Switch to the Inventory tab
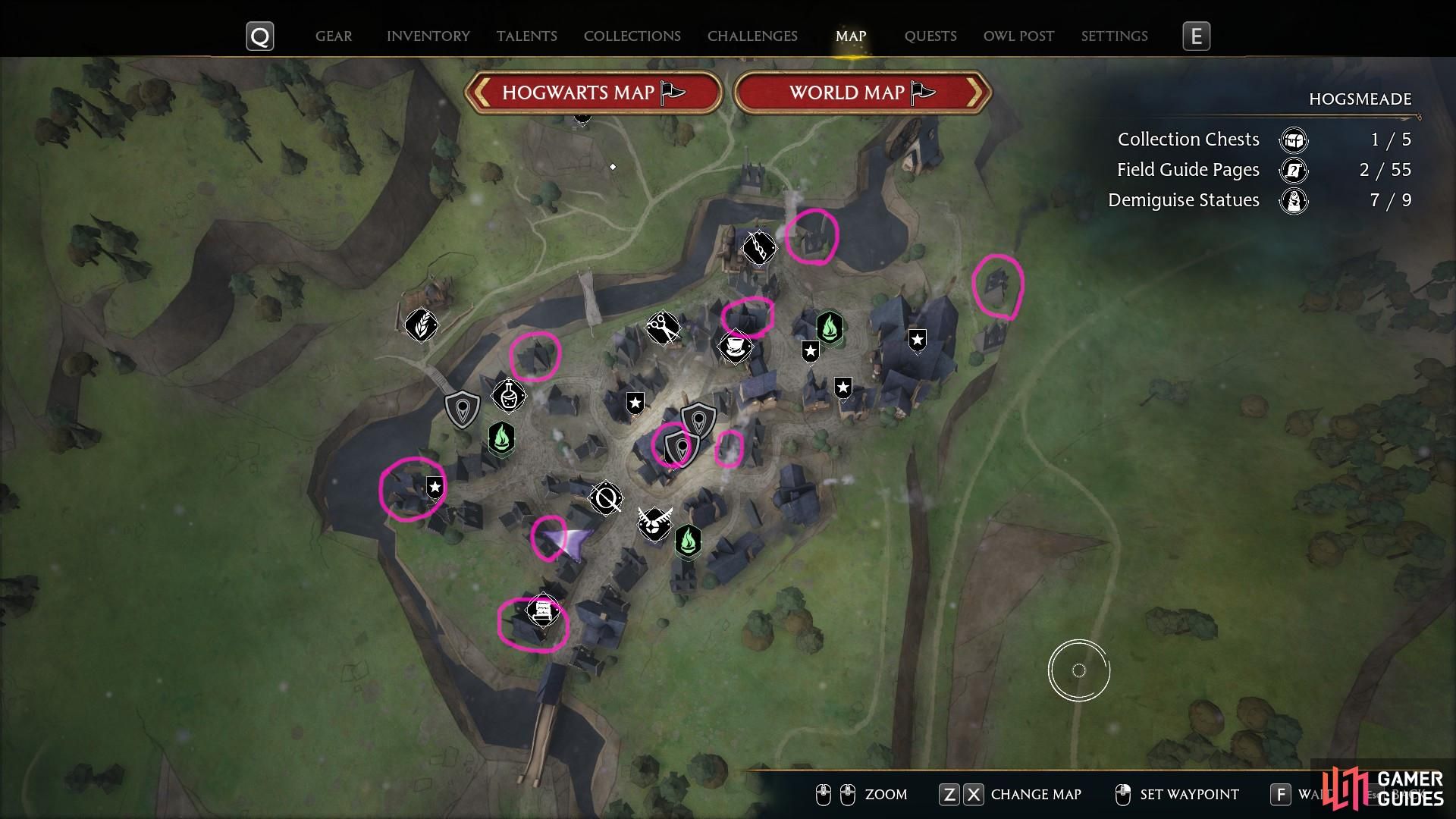The height and width of the screenshot is (819, 1456). [428, 36]
